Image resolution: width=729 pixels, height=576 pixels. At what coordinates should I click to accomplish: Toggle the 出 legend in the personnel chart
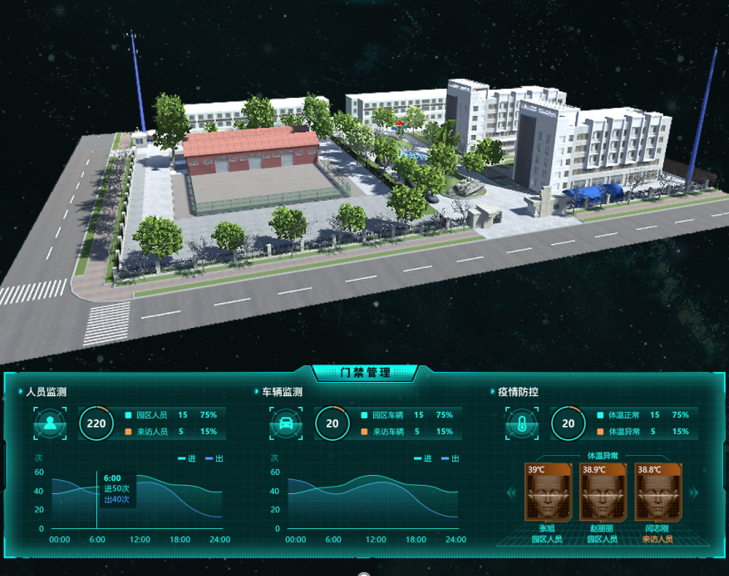(x=214, y=459)
